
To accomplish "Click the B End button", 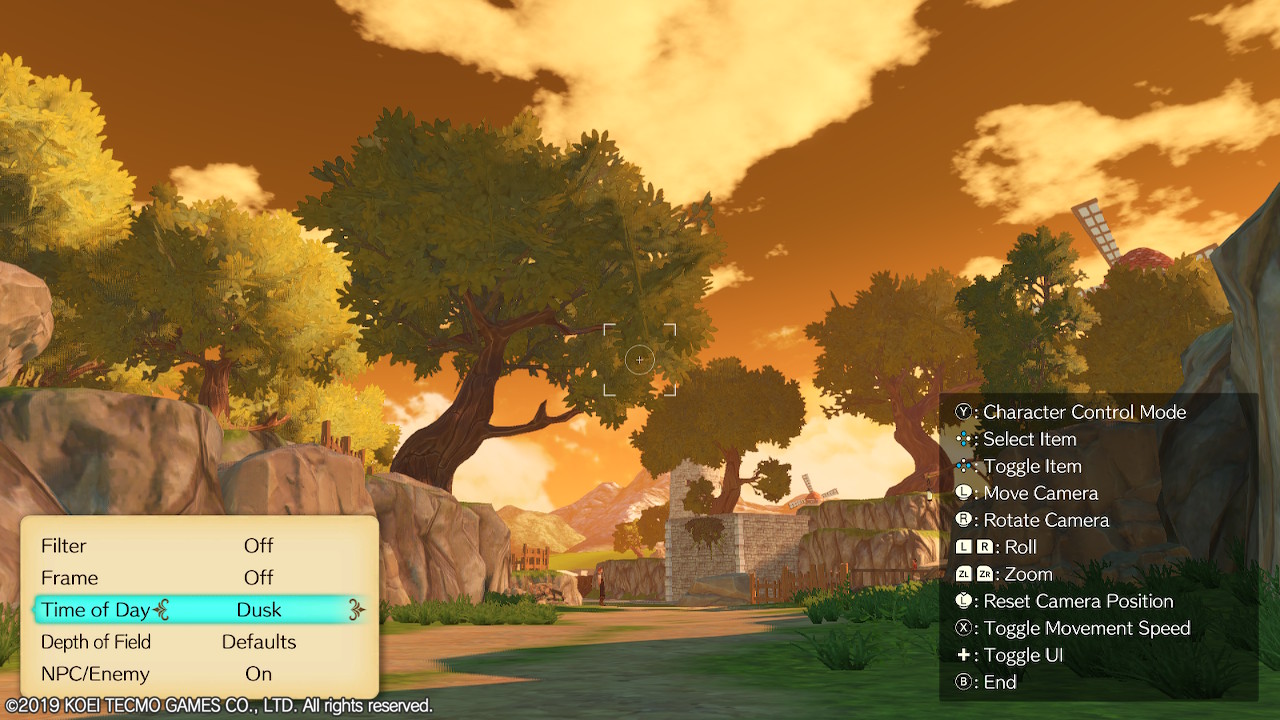I will [962, 682].
